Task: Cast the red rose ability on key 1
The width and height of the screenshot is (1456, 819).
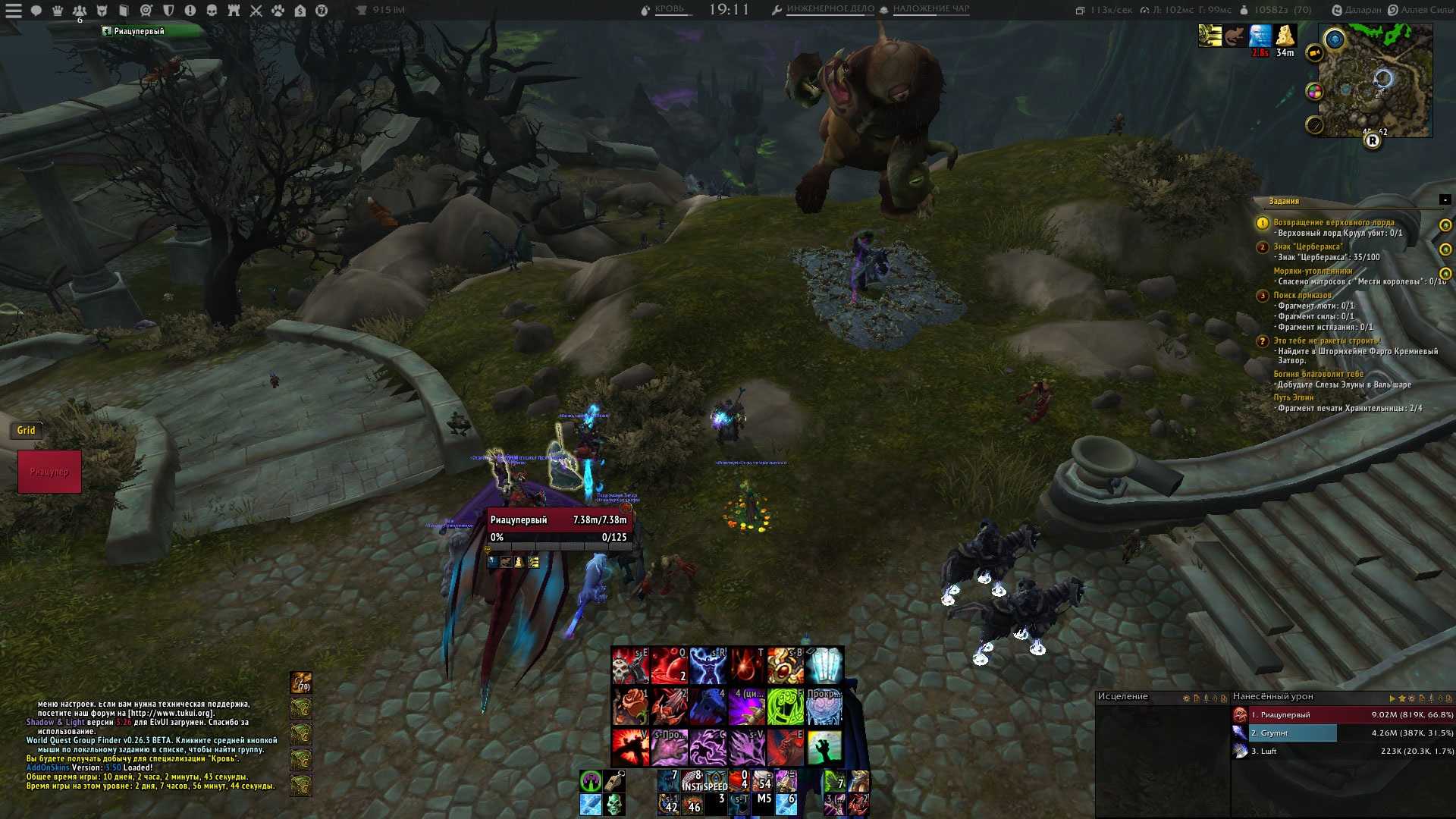Action: pos(630,706)
